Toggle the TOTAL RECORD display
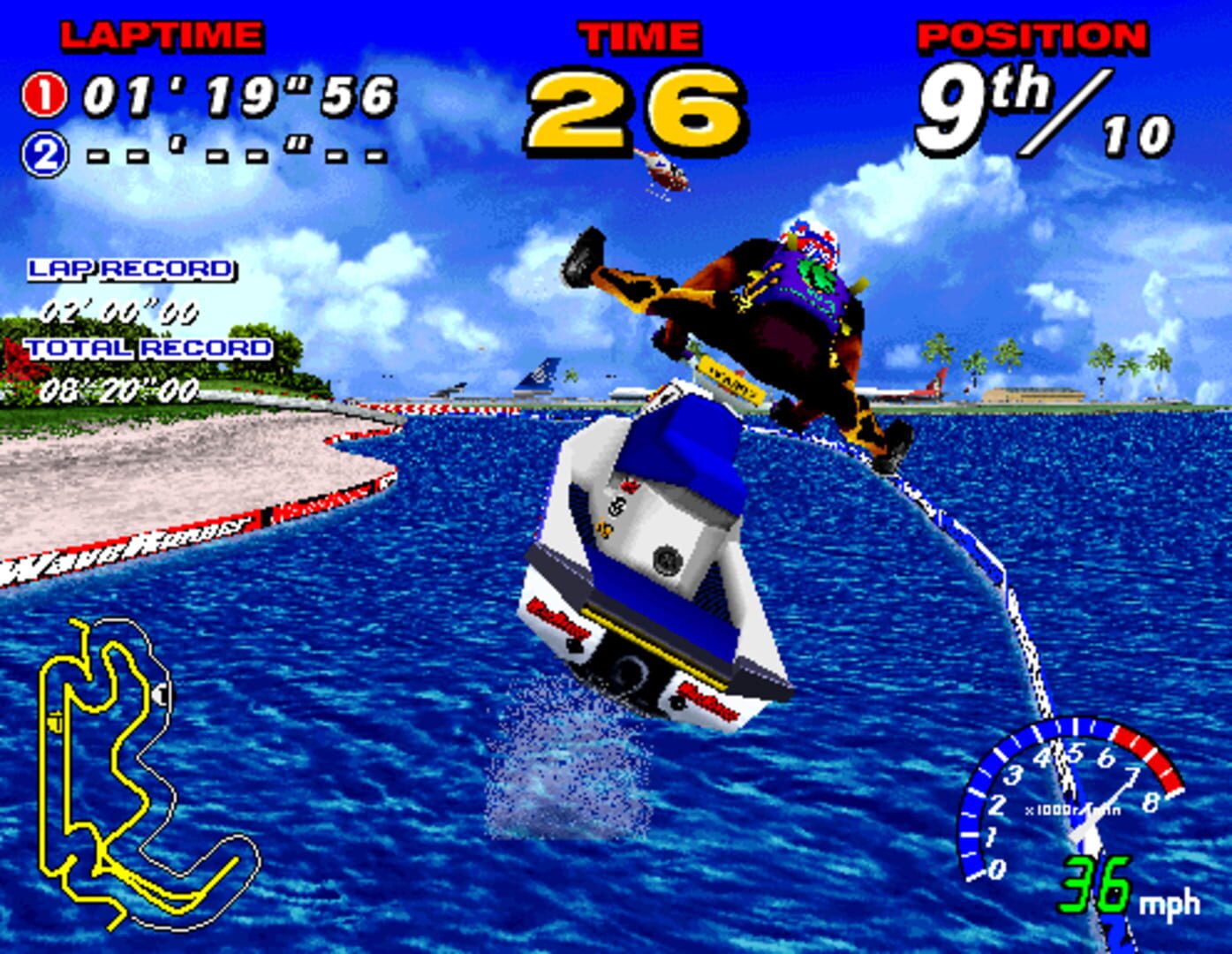Screen dimensions: 1232x954 [148, 347]
